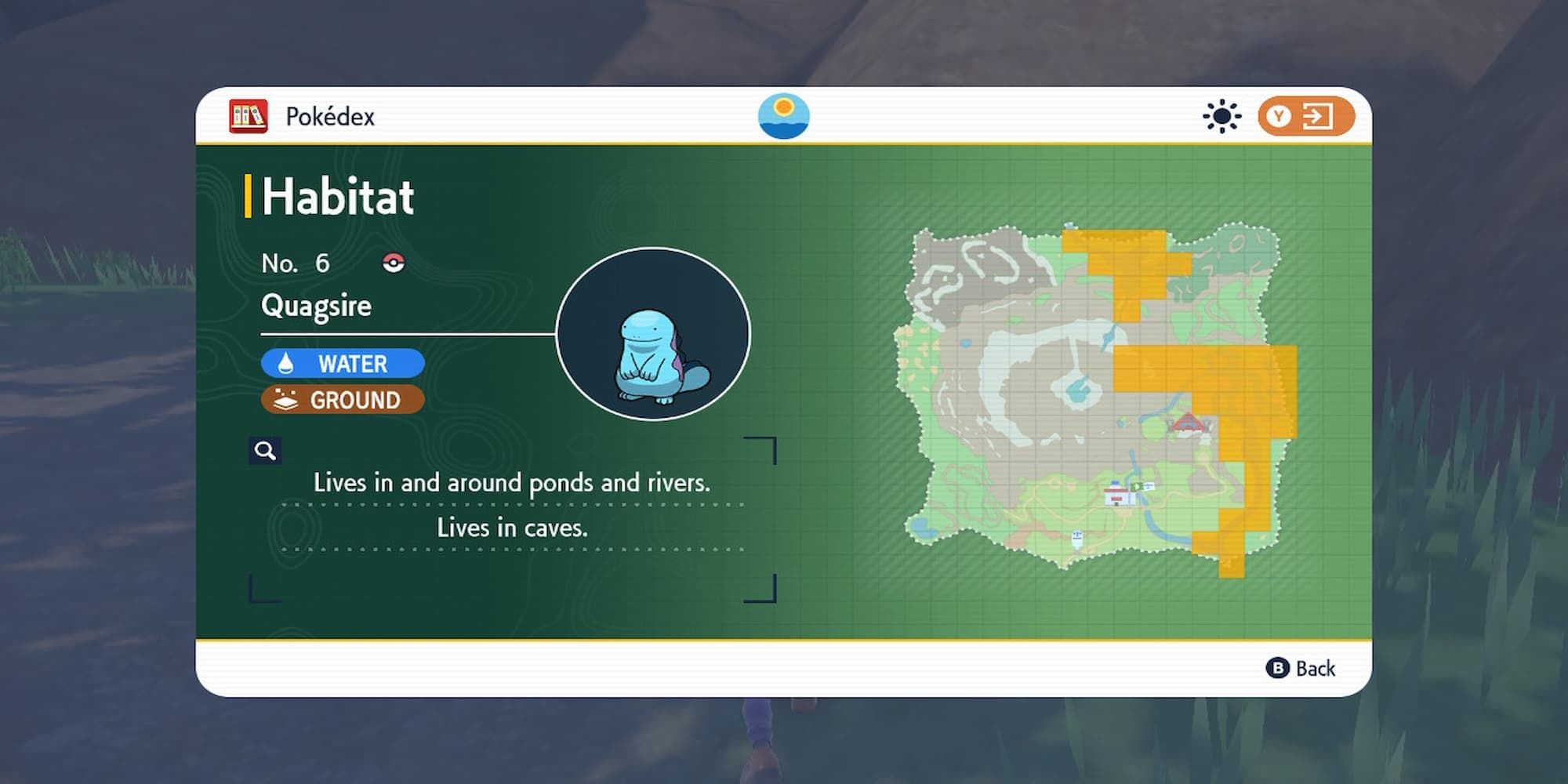
Task: Click the ground layers icon on the GROUND badge
Action: point(286,400)
